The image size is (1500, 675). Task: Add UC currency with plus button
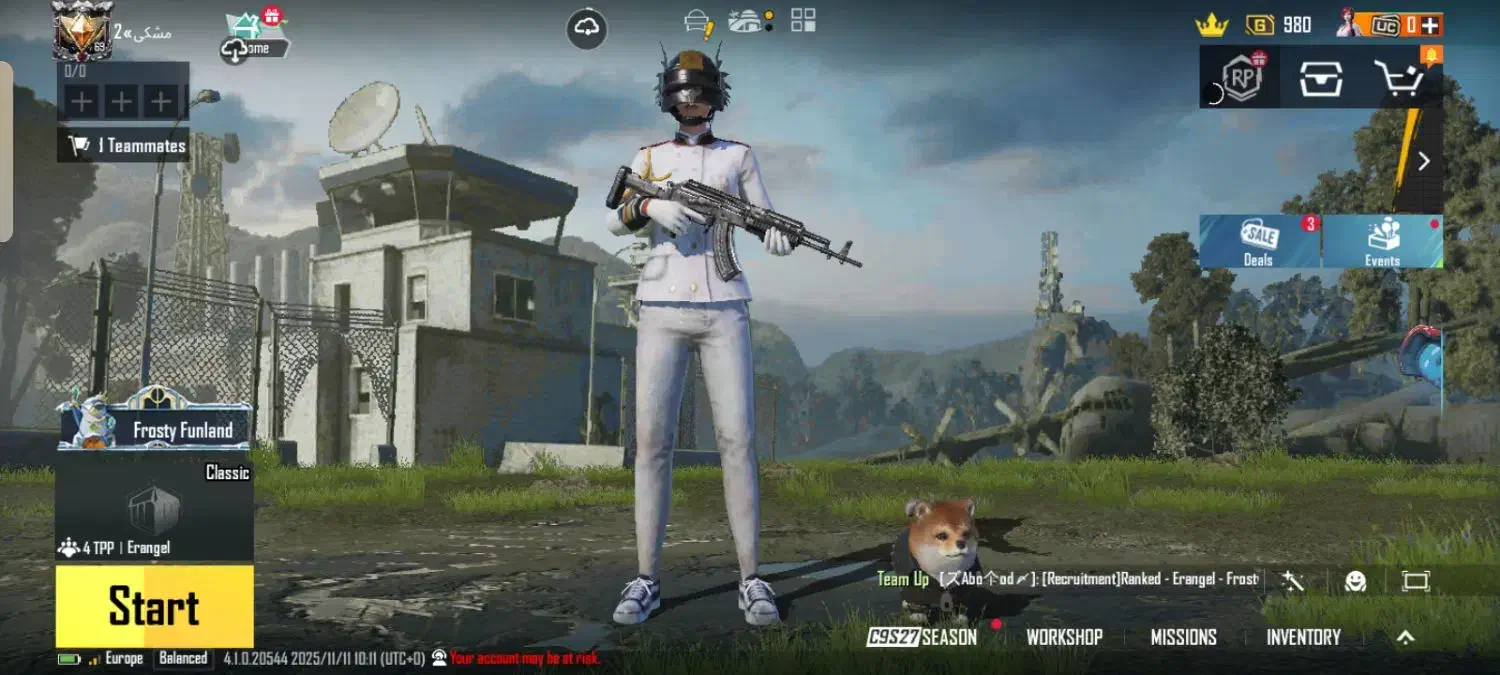(x=1431, y=25)
